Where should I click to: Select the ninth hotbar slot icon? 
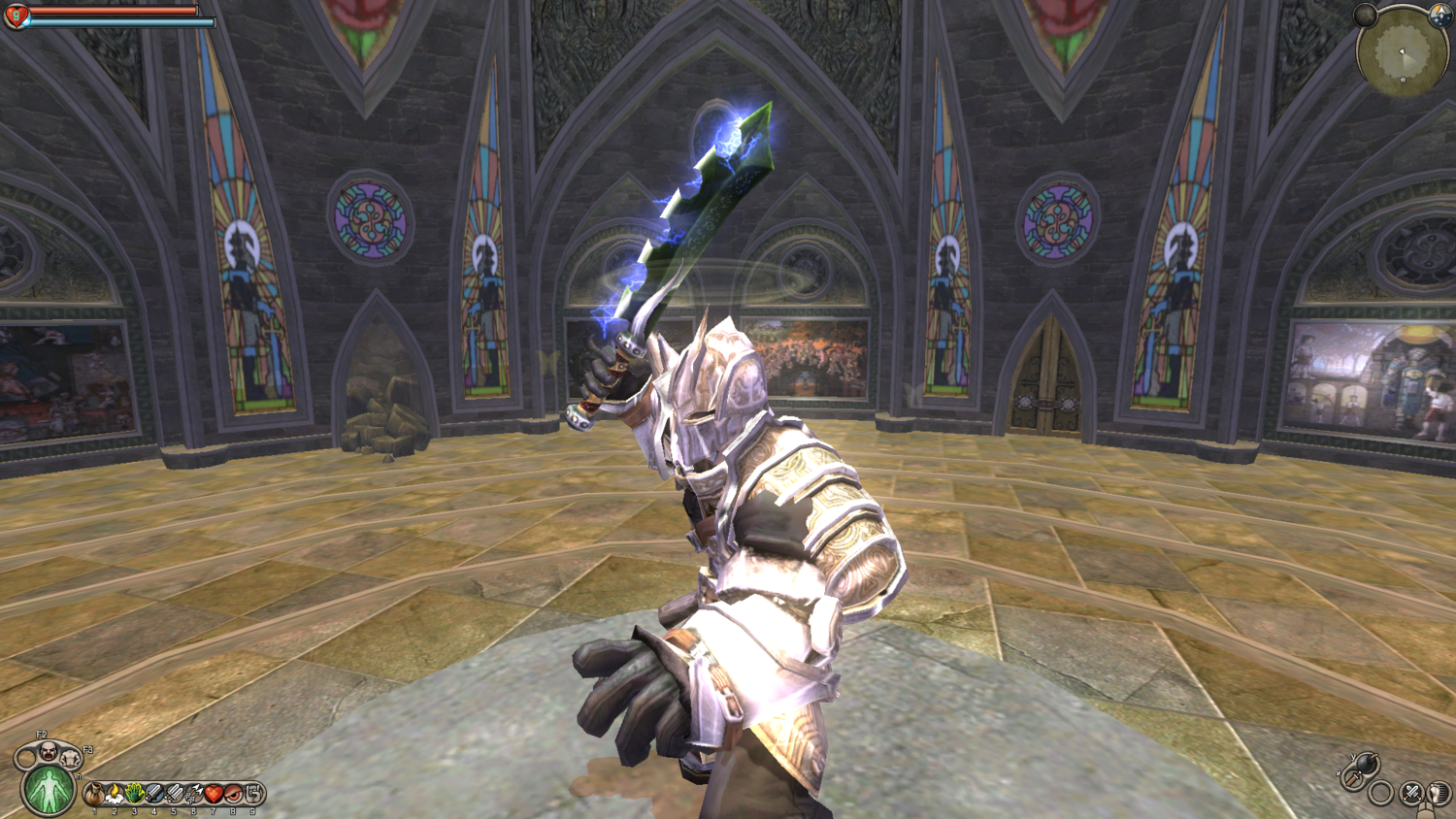[253, 795]
